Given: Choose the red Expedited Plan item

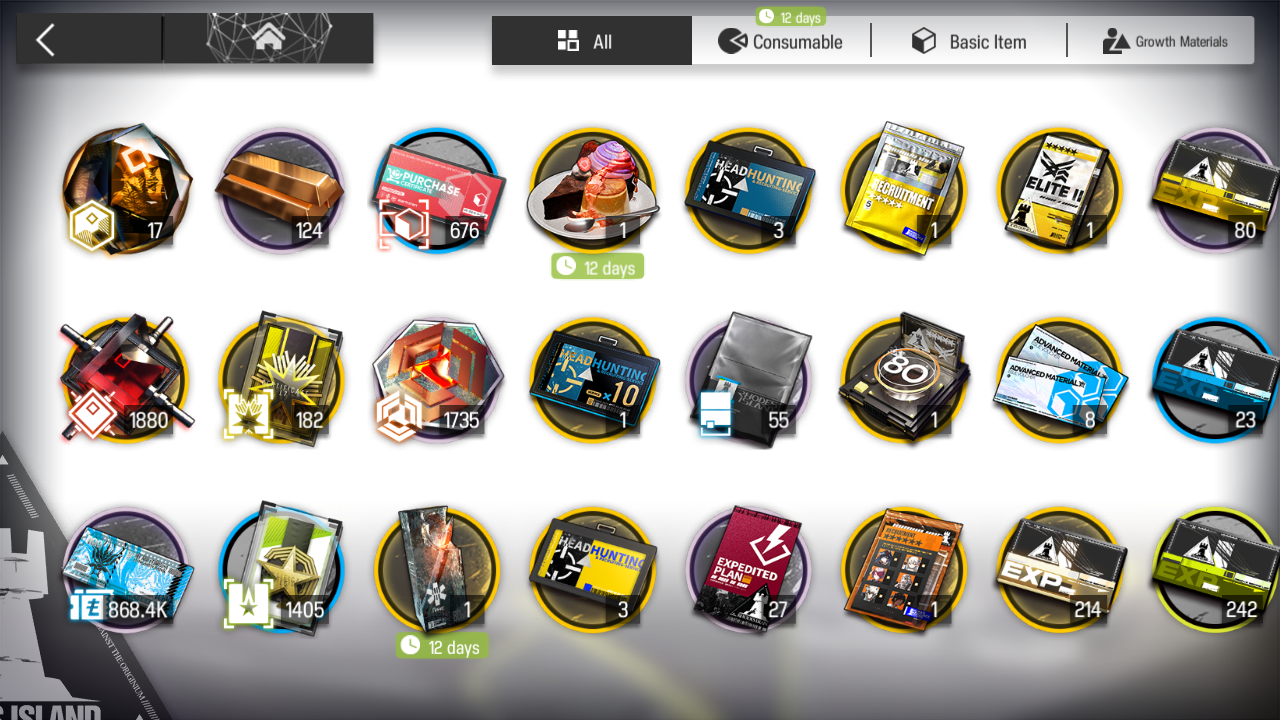Looking at the screenshot, I should point(749,568).
